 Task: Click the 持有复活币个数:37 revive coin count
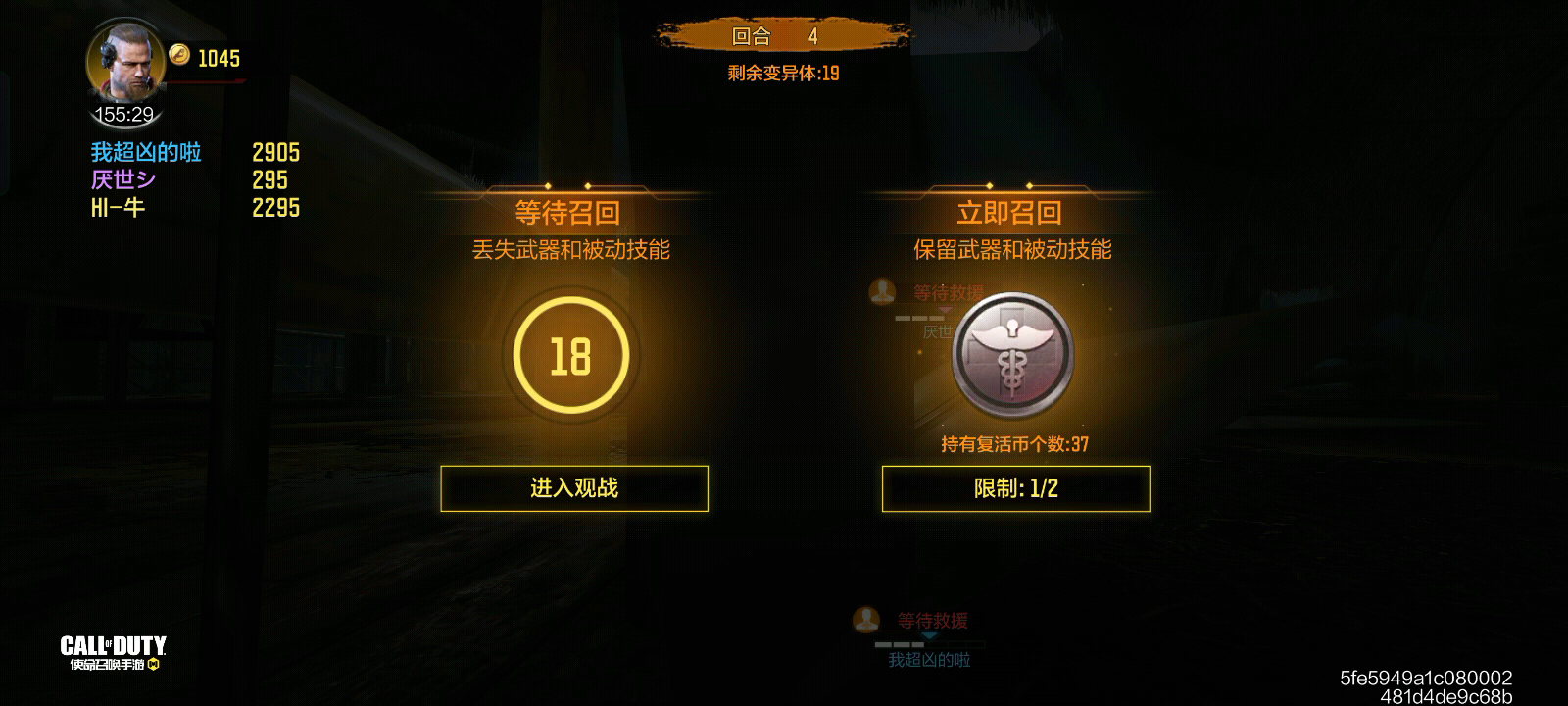pos(1014,442)
